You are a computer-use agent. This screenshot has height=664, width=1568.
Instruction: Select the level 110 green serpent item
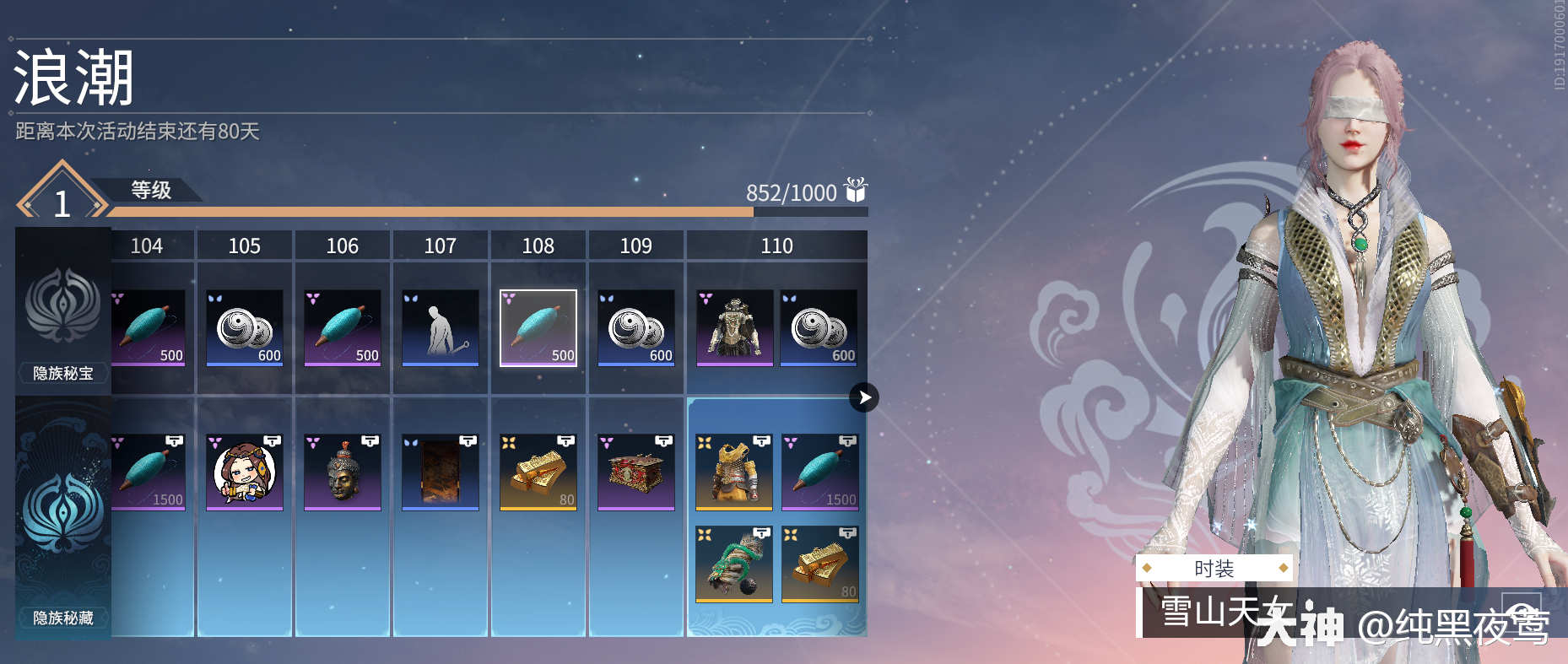734,564
